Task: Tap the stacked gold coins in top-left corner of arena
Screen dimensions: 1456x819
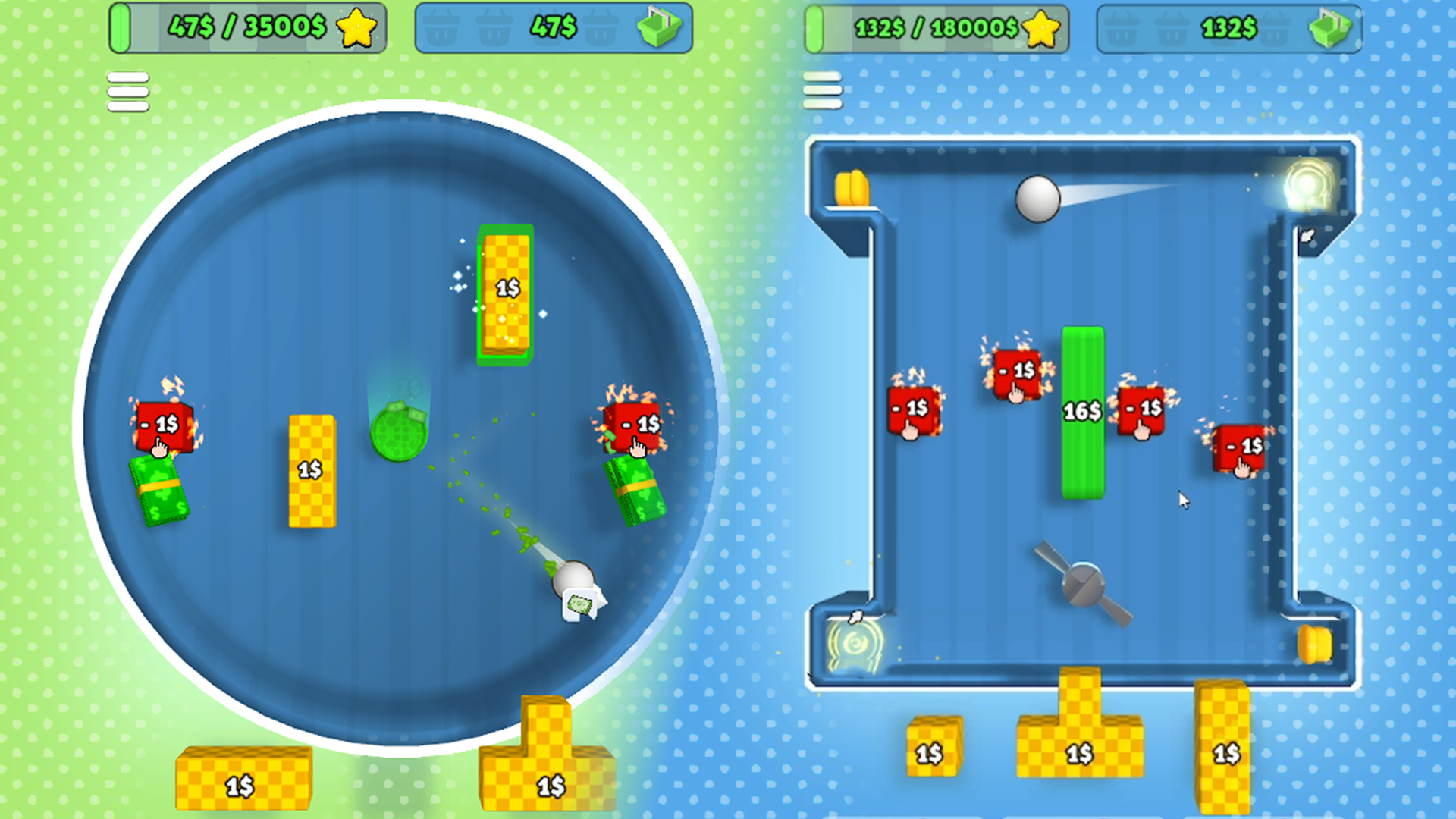Action: [852, 188]
